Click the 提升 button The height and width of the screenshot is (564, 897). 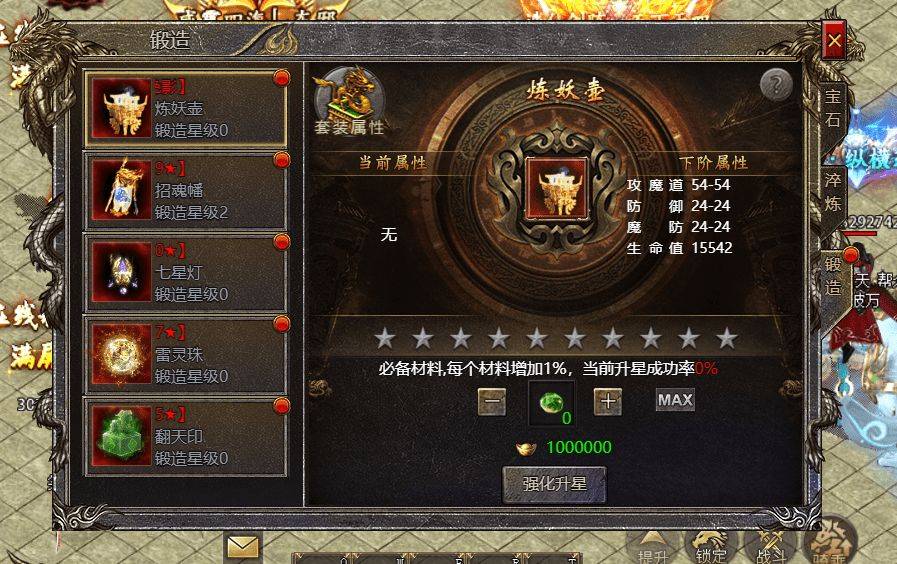click(x=653, y=545)
